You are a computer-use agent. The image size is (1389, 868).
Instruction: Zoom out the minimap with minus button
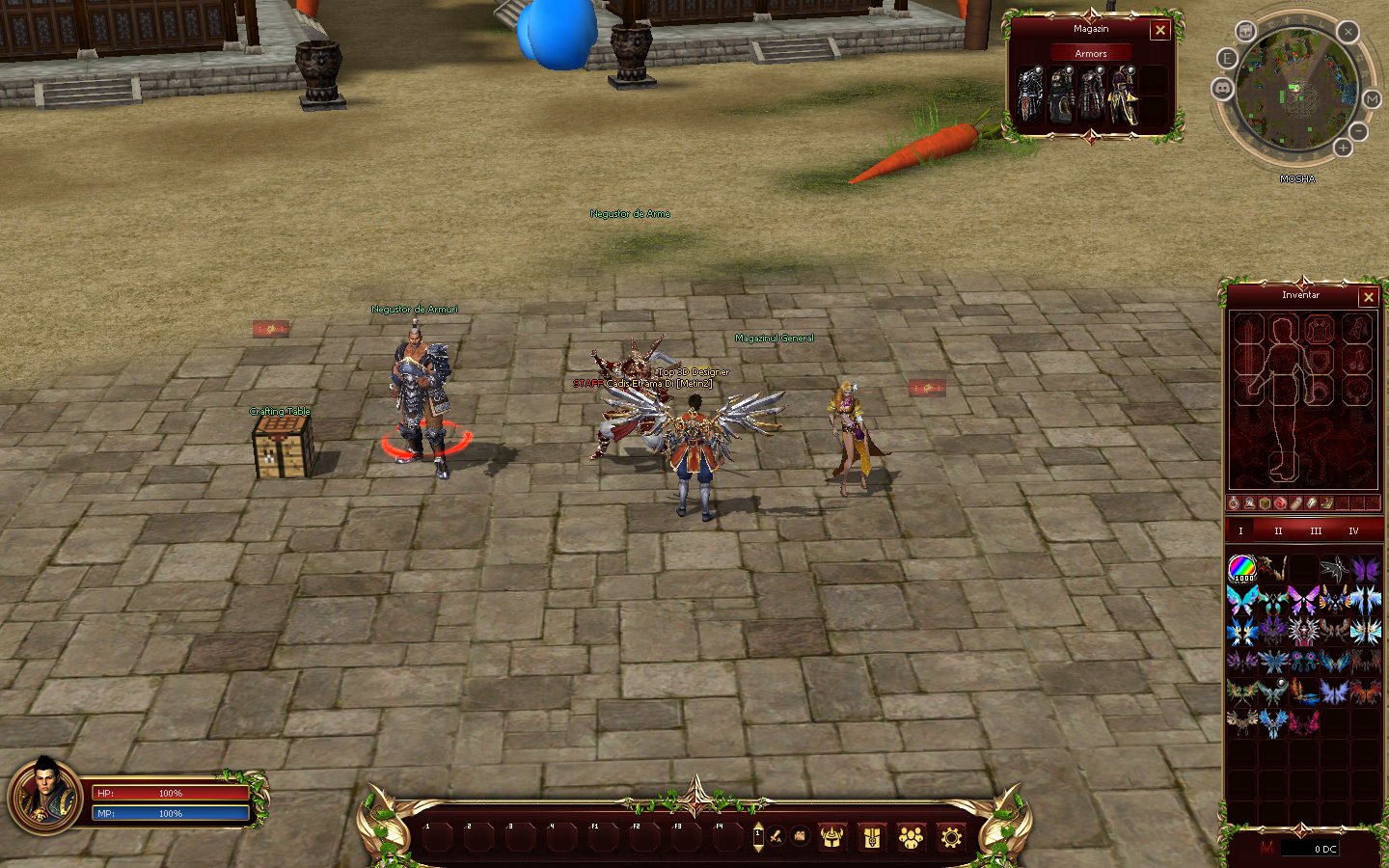coord(1358,130)
